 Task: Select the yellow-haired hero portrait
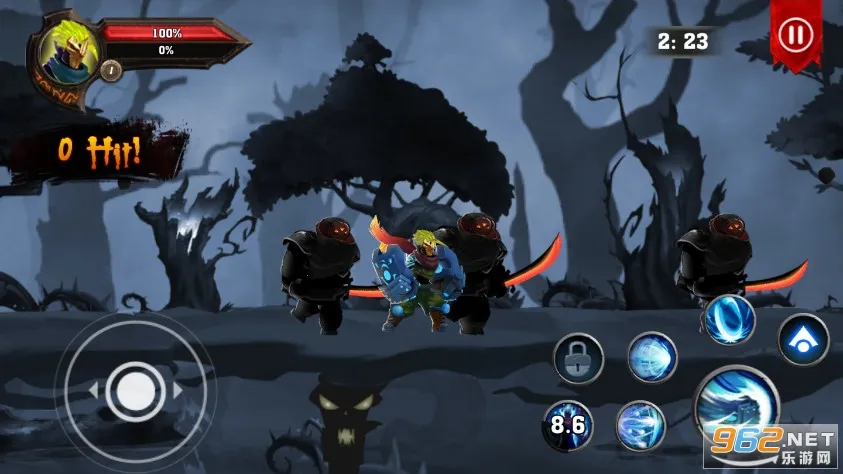[70, 52]
